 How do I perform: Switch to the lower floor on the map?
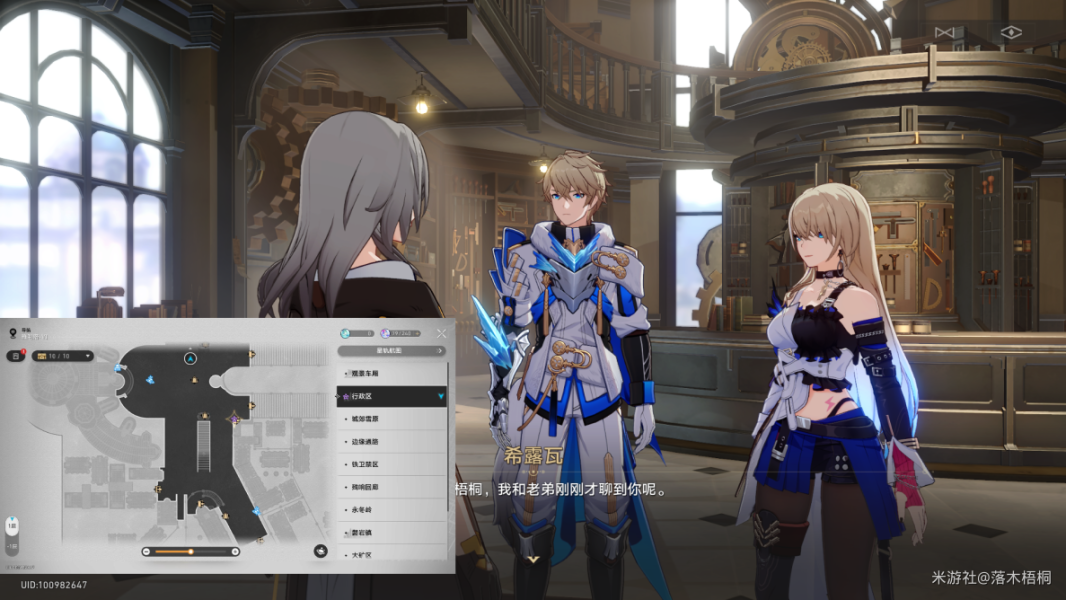click(12, 546)
